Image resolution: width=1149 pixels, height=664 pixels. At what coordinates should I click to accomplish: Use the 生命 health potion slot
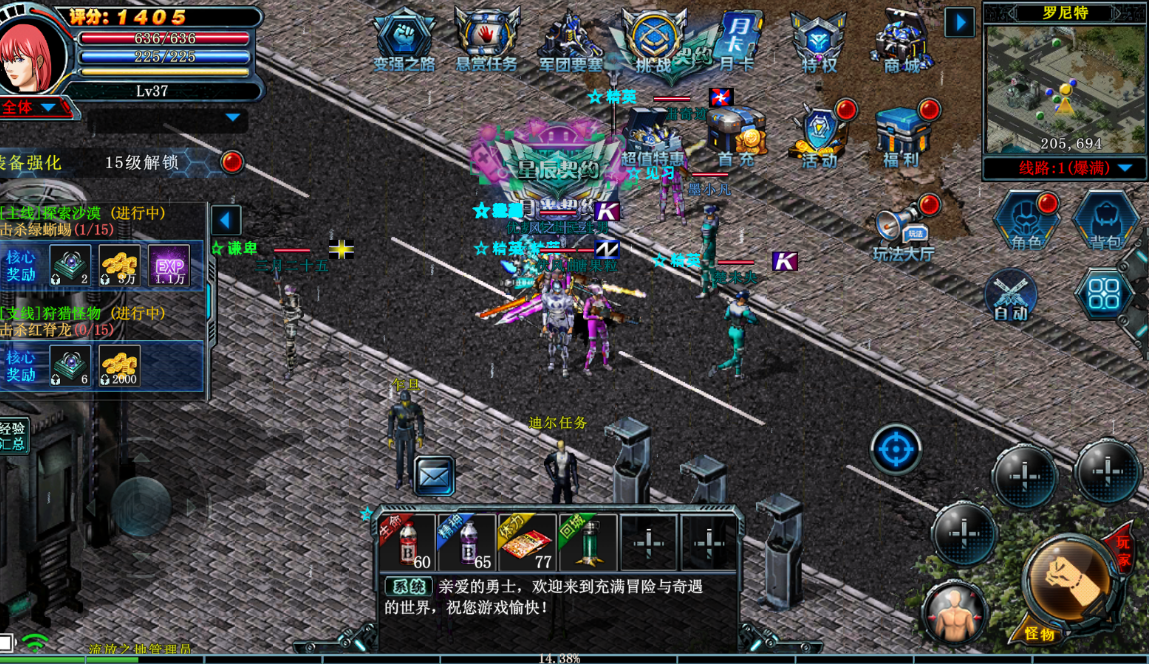pyautogui.click(x=407, y=543)
